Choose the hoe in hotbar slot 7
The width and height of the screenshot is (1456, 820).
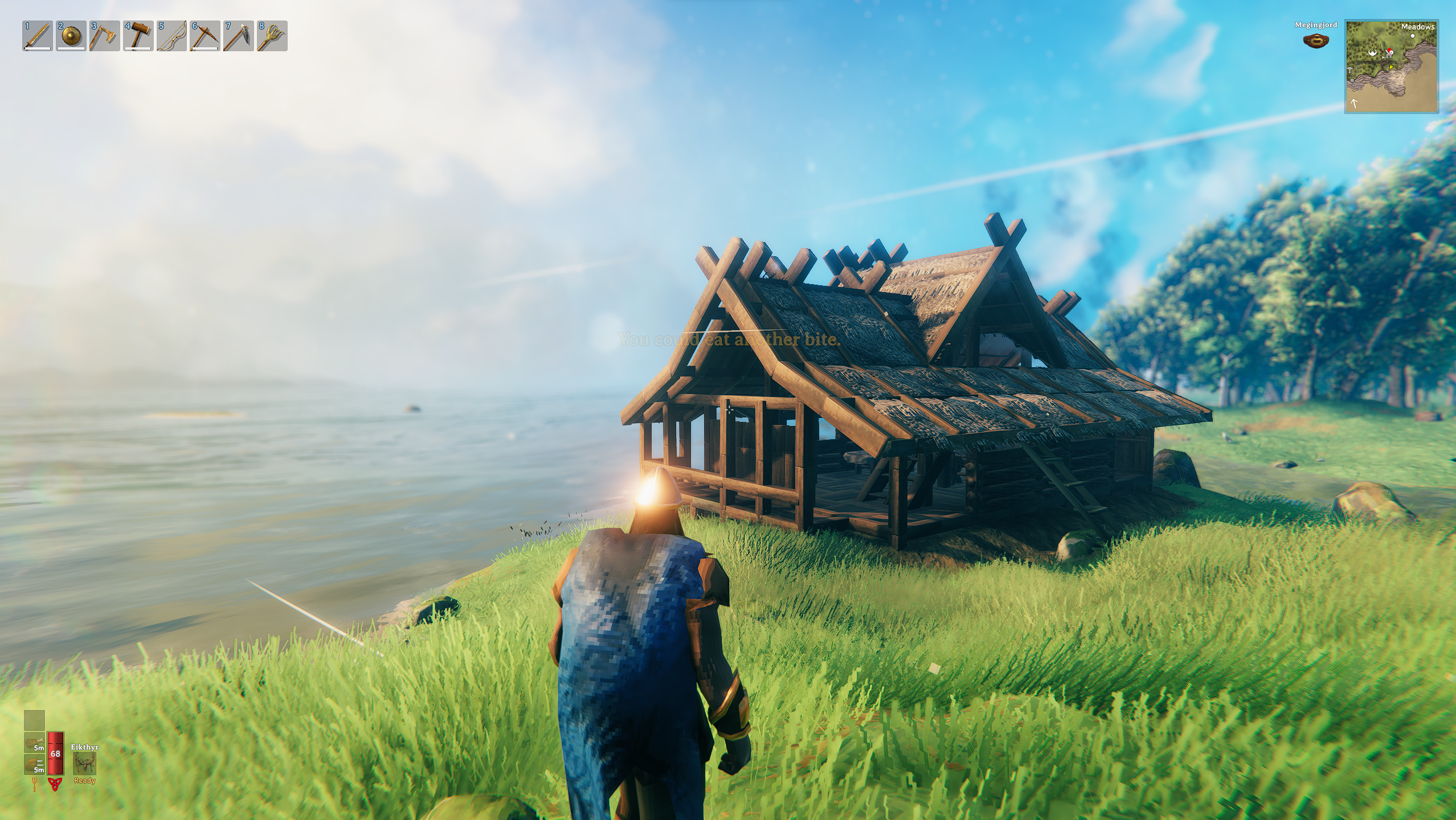(239, 36)
